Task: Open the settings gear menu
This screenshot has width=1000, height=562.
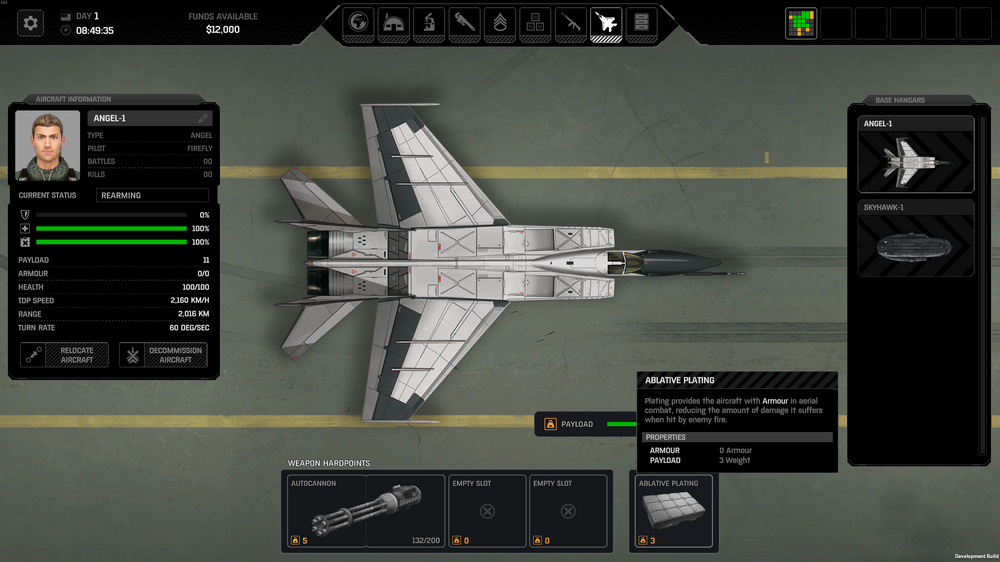Action: click(31, 23)
